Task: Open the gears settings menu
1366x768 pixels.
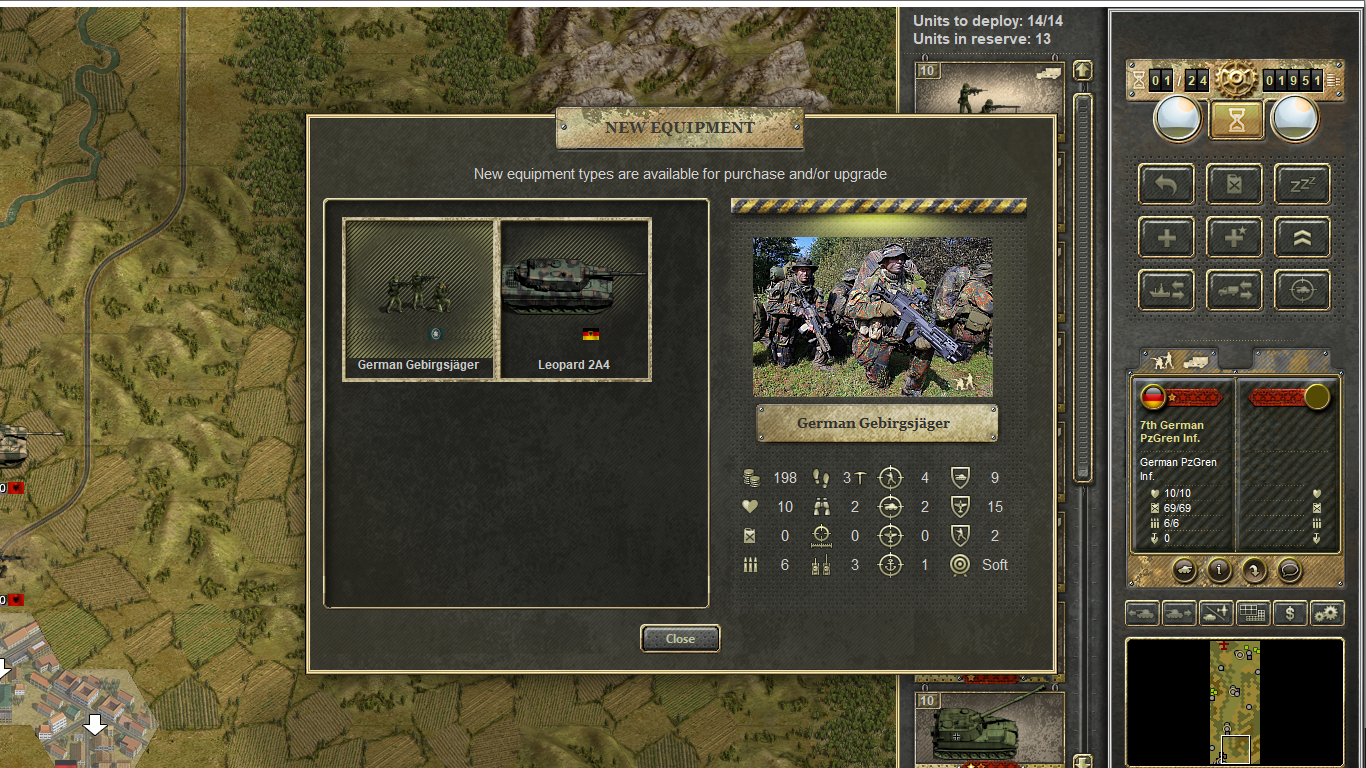Action: pyautogui.click(x=1327, y=613)
